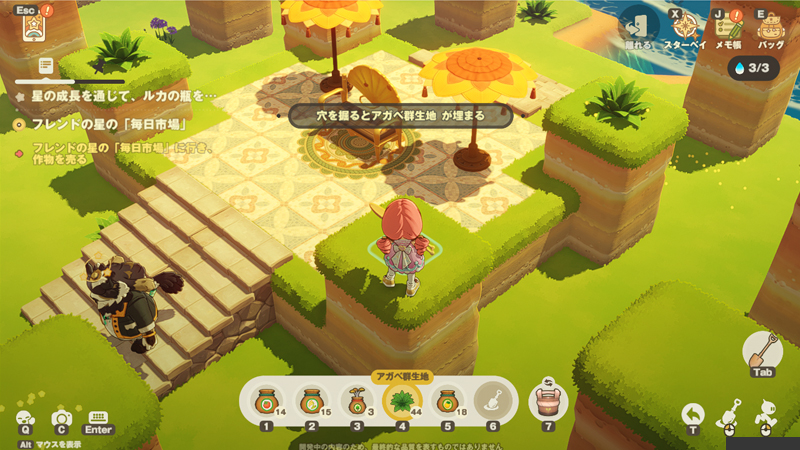Switch to the wooden bucket toolset
Screen dimensions: 800x450
tap(547, 398)
